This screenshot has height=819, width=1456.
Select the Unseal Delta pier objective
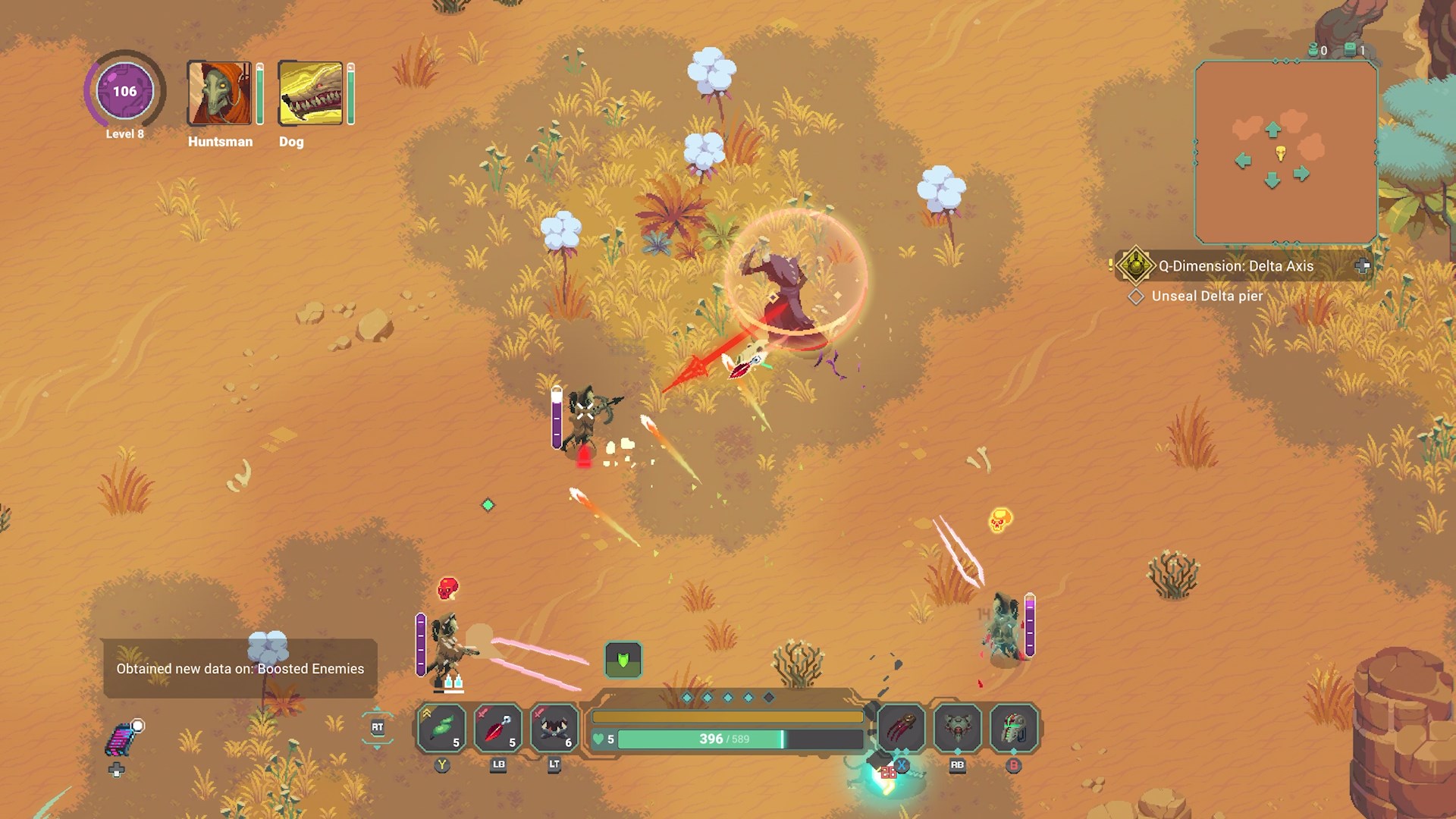(1207, 297)
